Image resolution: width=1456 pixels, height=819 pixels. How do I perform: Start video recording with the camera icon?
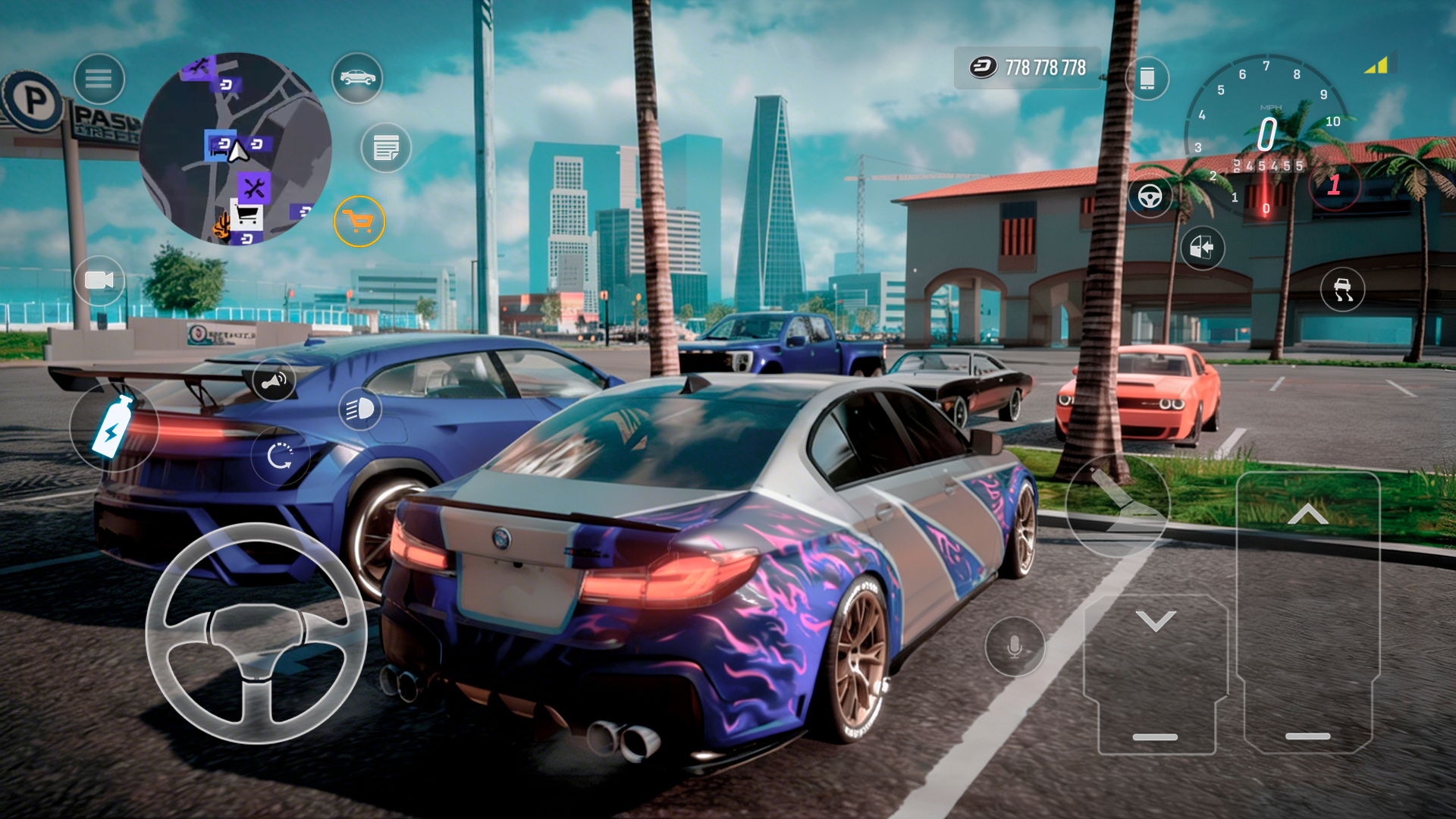tap(99, 281)
